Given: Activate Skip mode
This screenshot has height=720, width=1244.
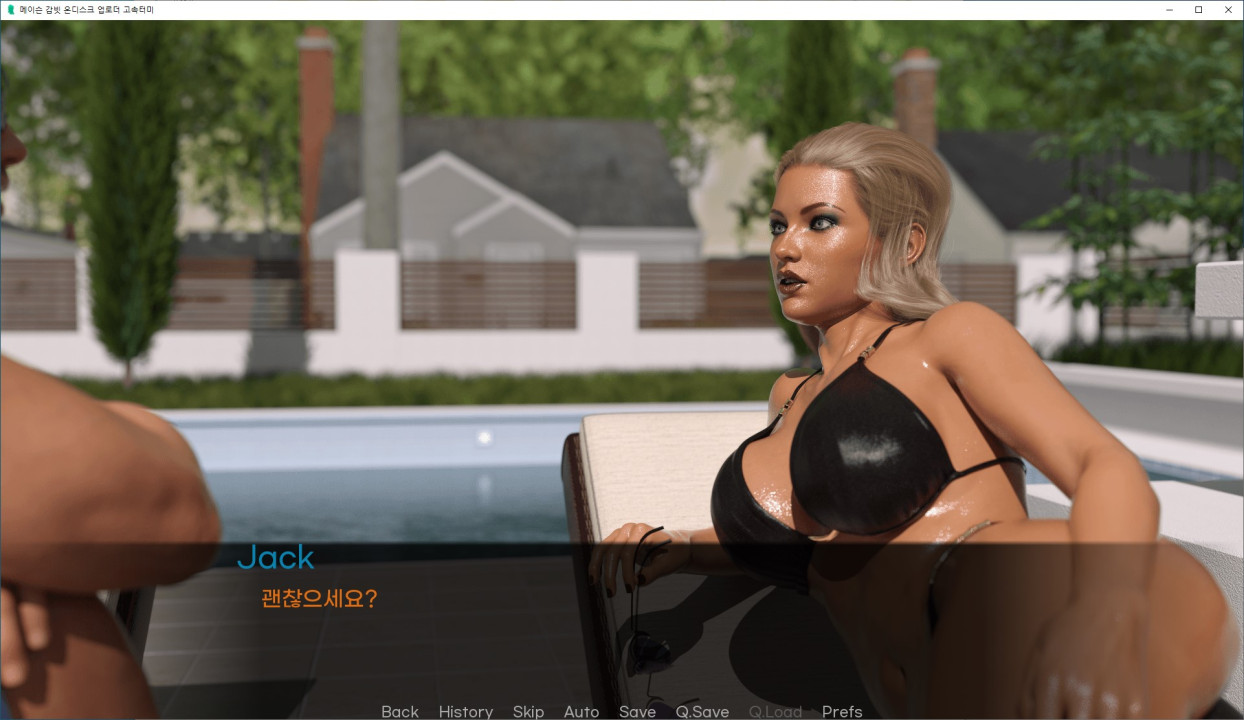Looking at the screenshot, I should tap(528, 711).
